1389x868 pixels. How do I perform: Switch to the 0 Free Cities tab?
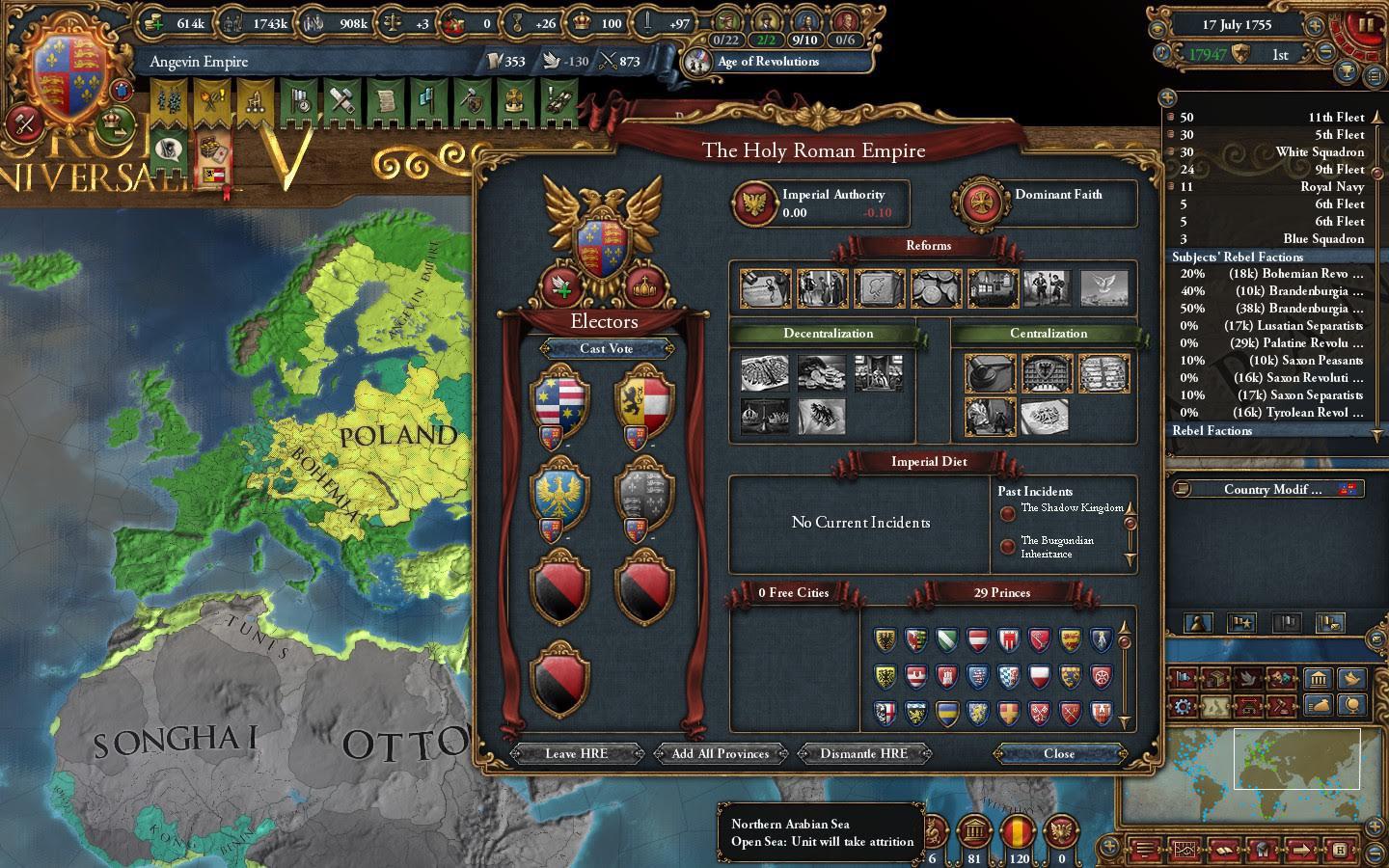793,593
